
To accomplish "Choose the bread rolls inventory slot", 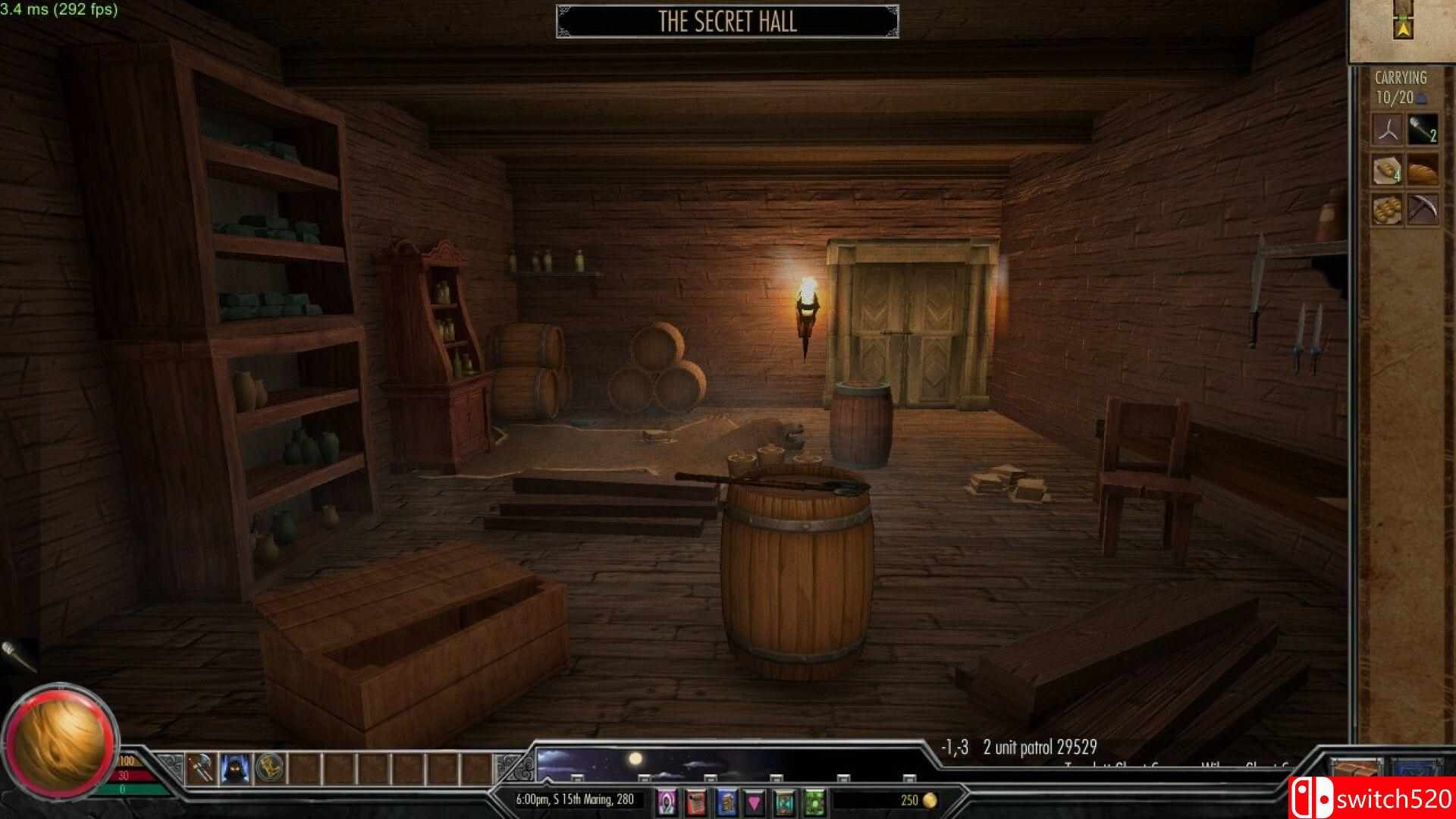I will (x=1388, y=209).
